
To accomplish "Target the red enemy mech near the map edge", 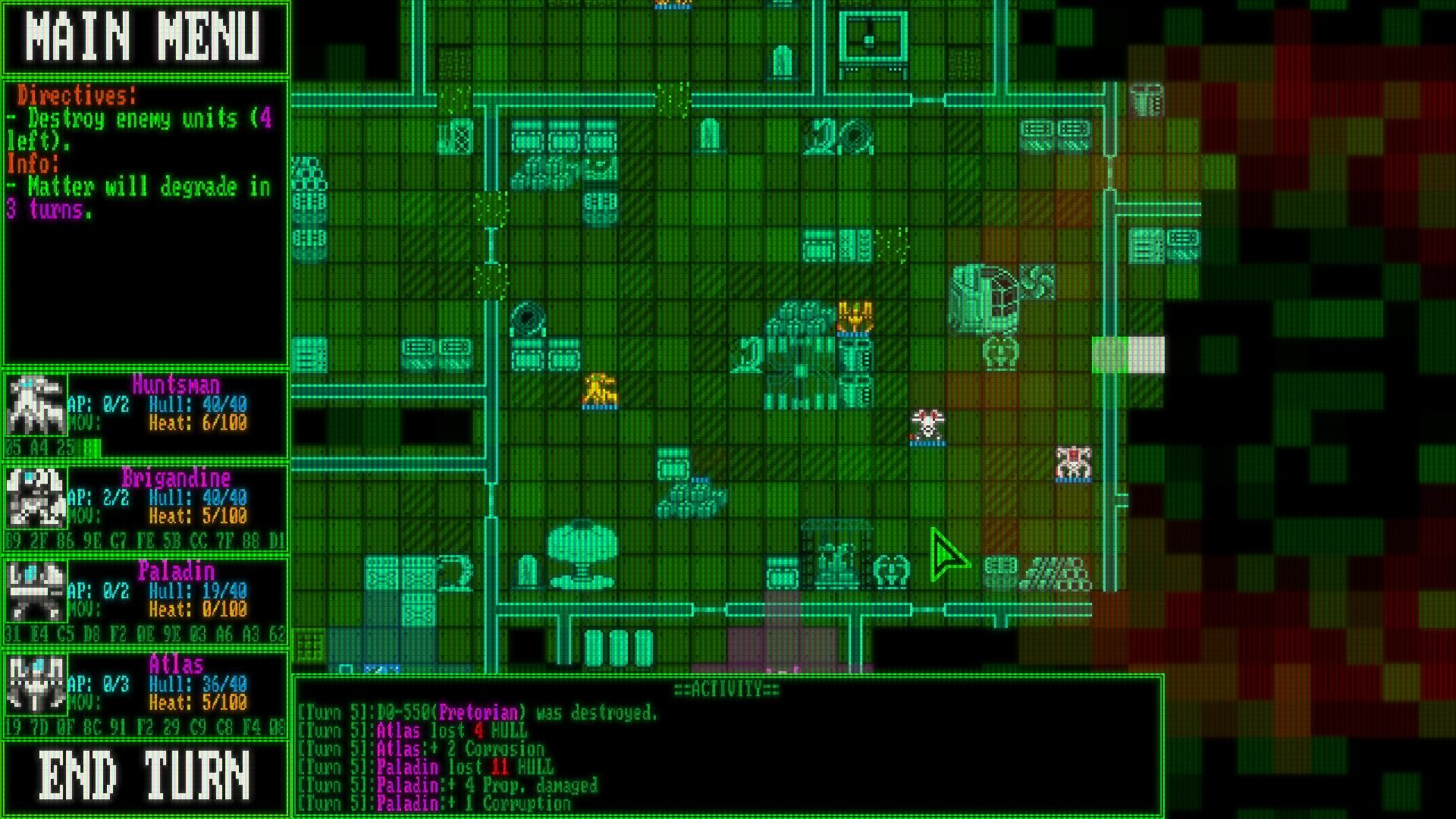I will point(1072,460).
